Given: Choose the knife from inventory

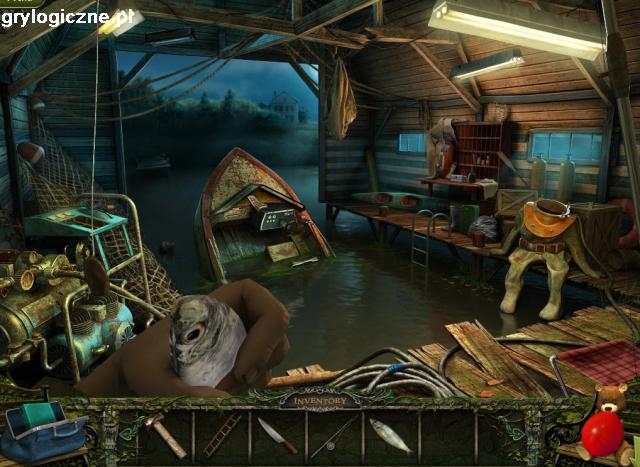Looking at the screenshot, I should [277, 434].
